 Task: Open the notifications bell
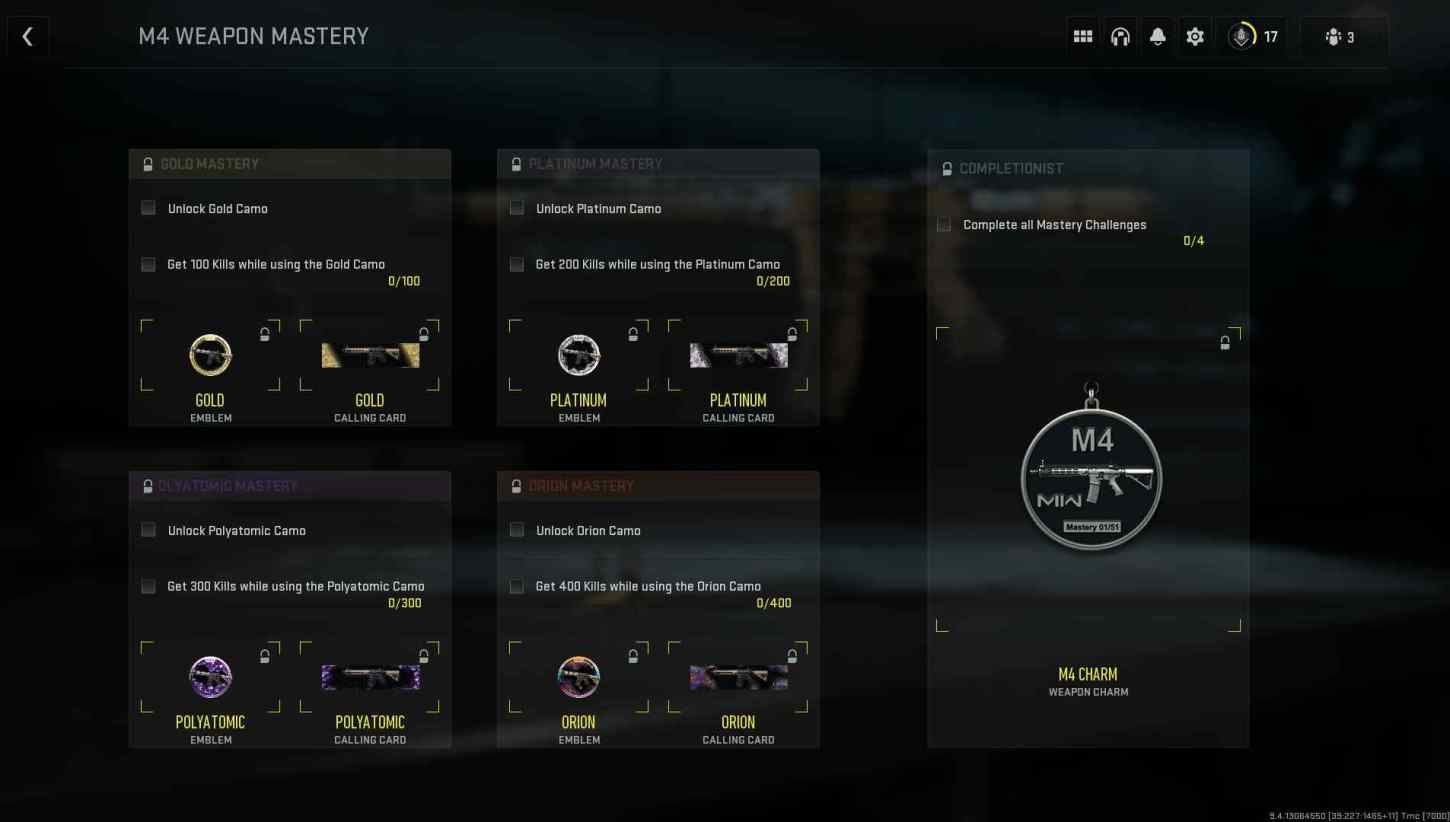pos(1158,36)
